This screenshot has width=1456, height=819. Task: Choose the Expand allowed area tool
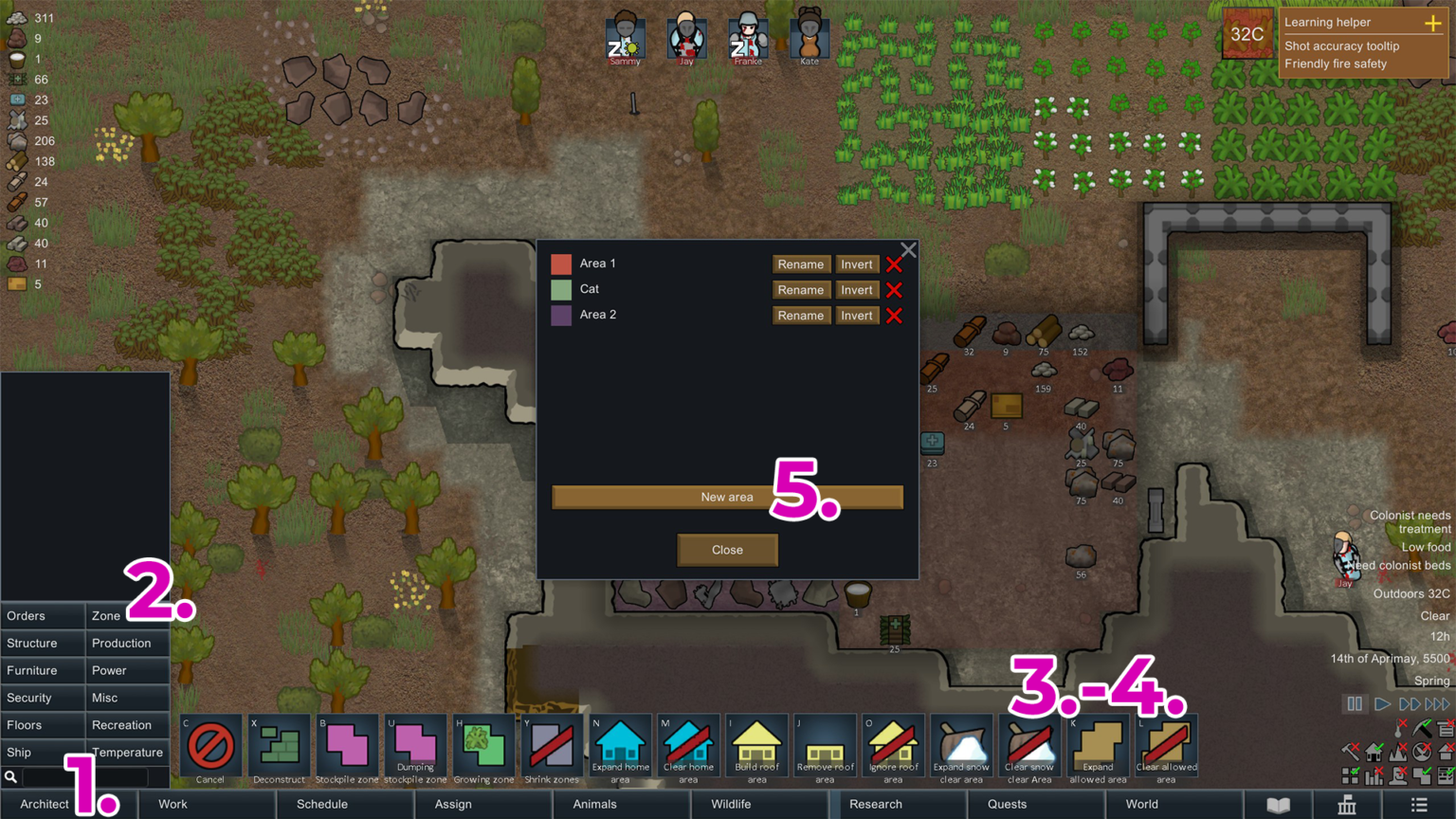1098,749
